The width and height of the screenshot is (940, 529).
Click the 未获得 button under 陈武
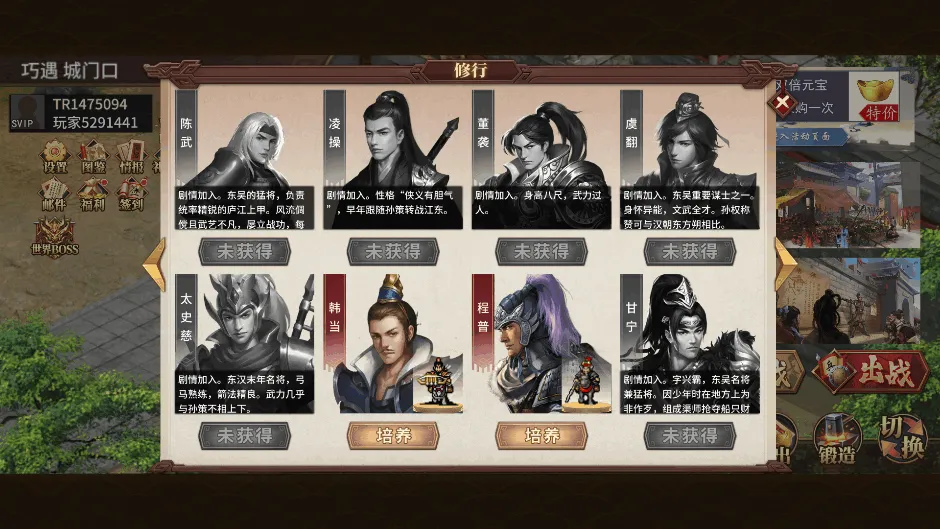245,251
